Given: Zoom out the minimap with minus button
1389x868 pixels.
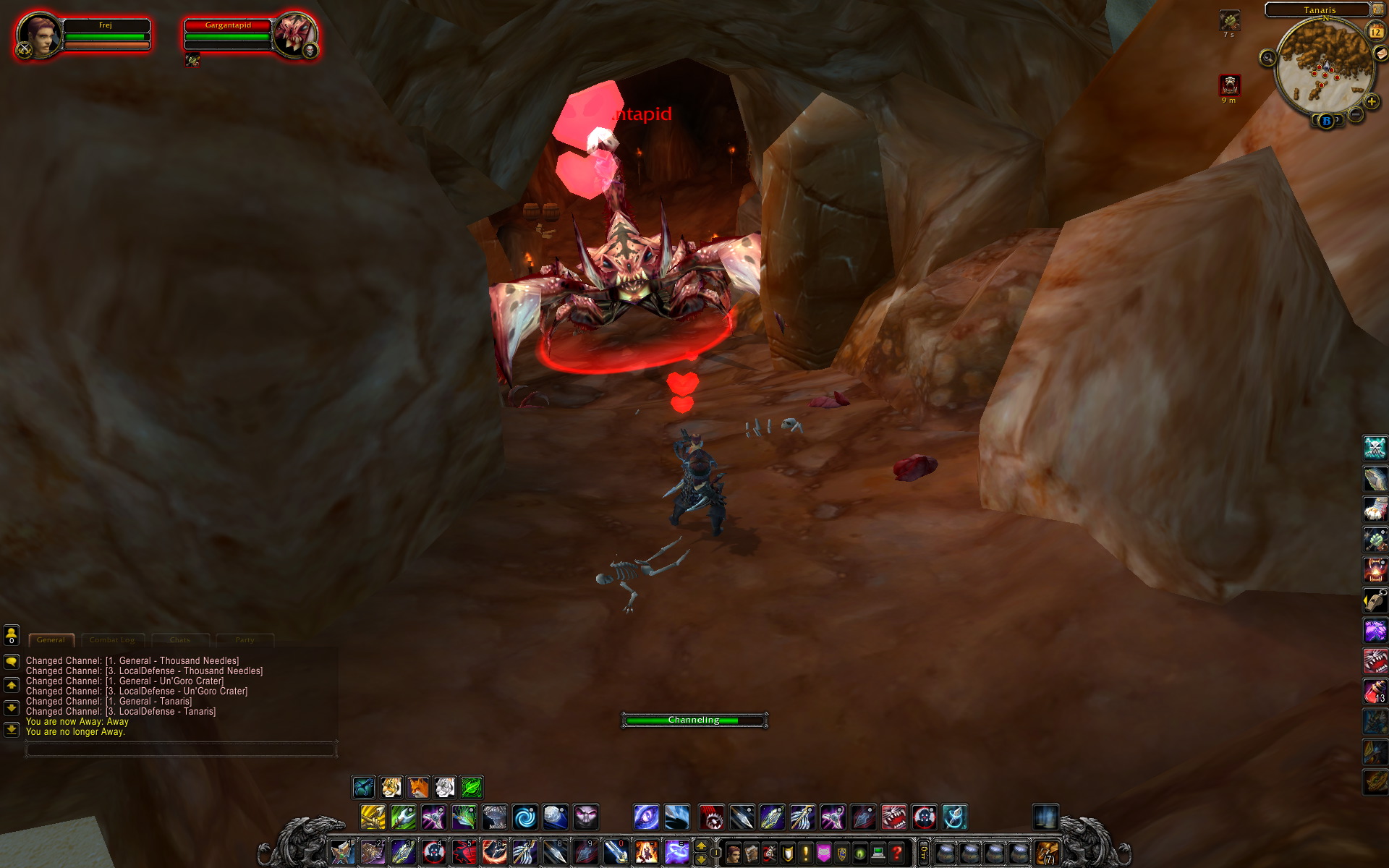Looking at the screenshot, I should click(1356, 114).
